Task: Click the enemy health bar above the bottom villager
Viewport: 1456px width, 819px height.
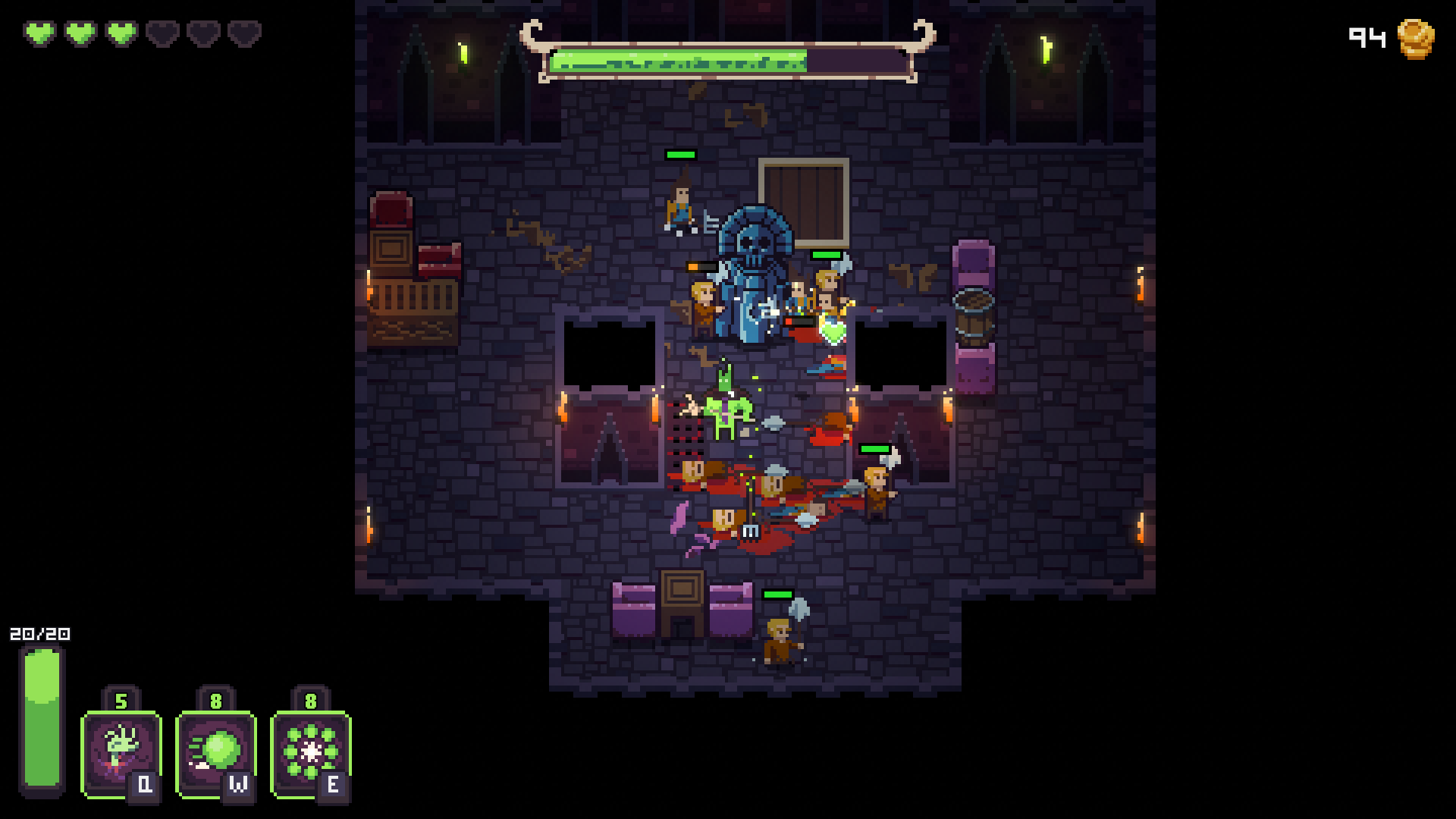Action: (x=777, y=595)
